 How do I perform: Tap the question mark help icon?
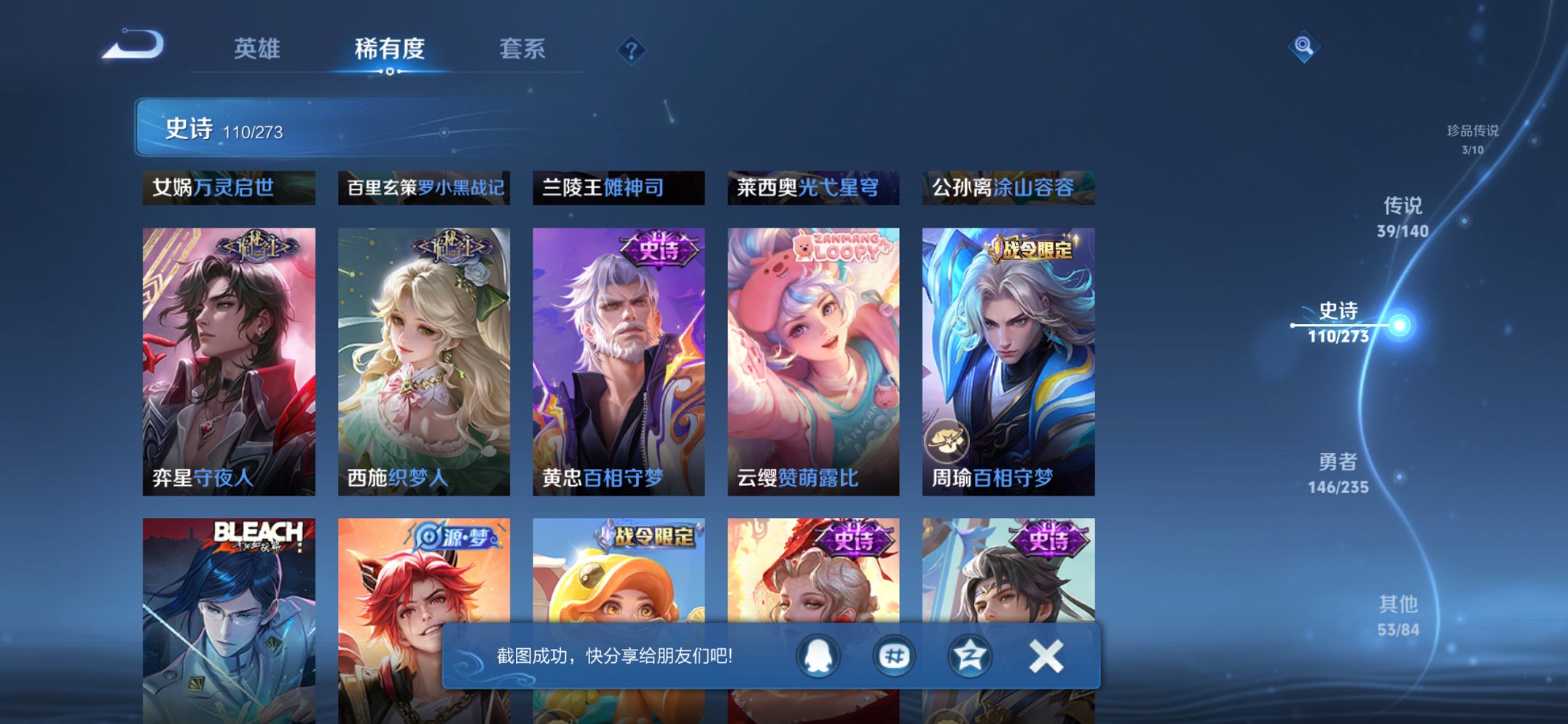click(x=631, y=50)
